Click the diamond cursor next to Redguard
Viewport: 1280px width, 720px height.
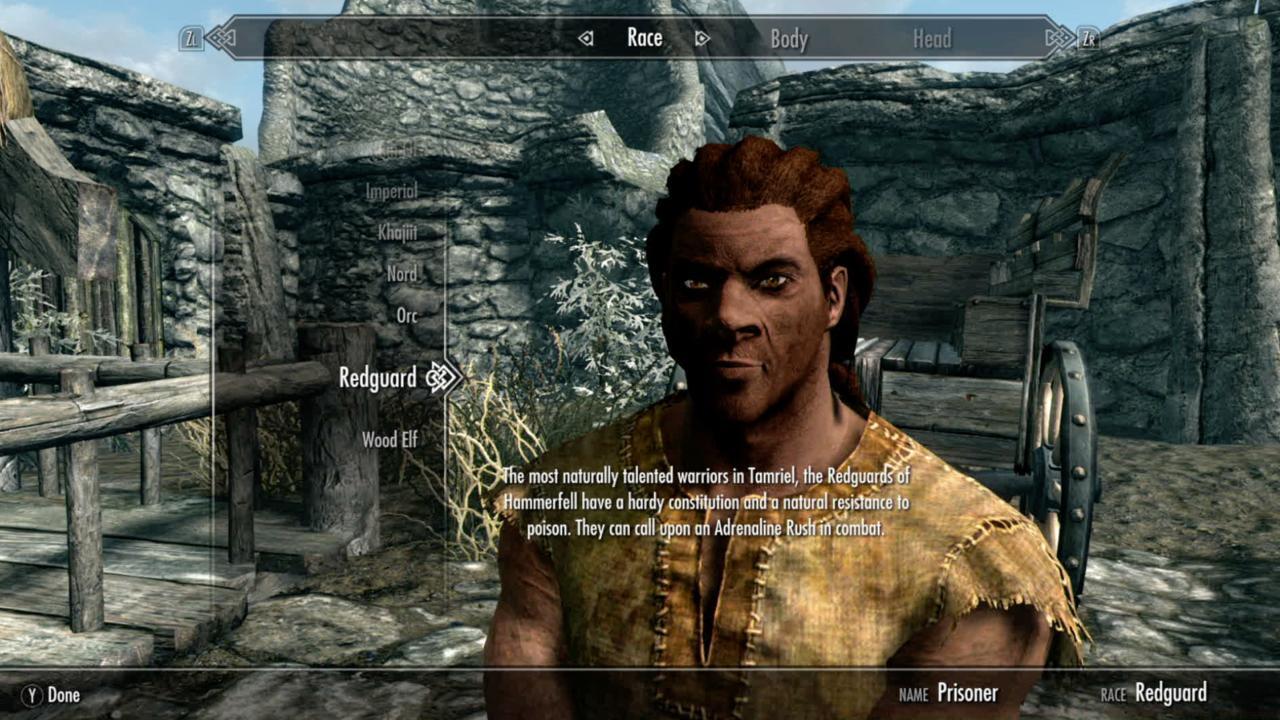(x=438, y=379)
